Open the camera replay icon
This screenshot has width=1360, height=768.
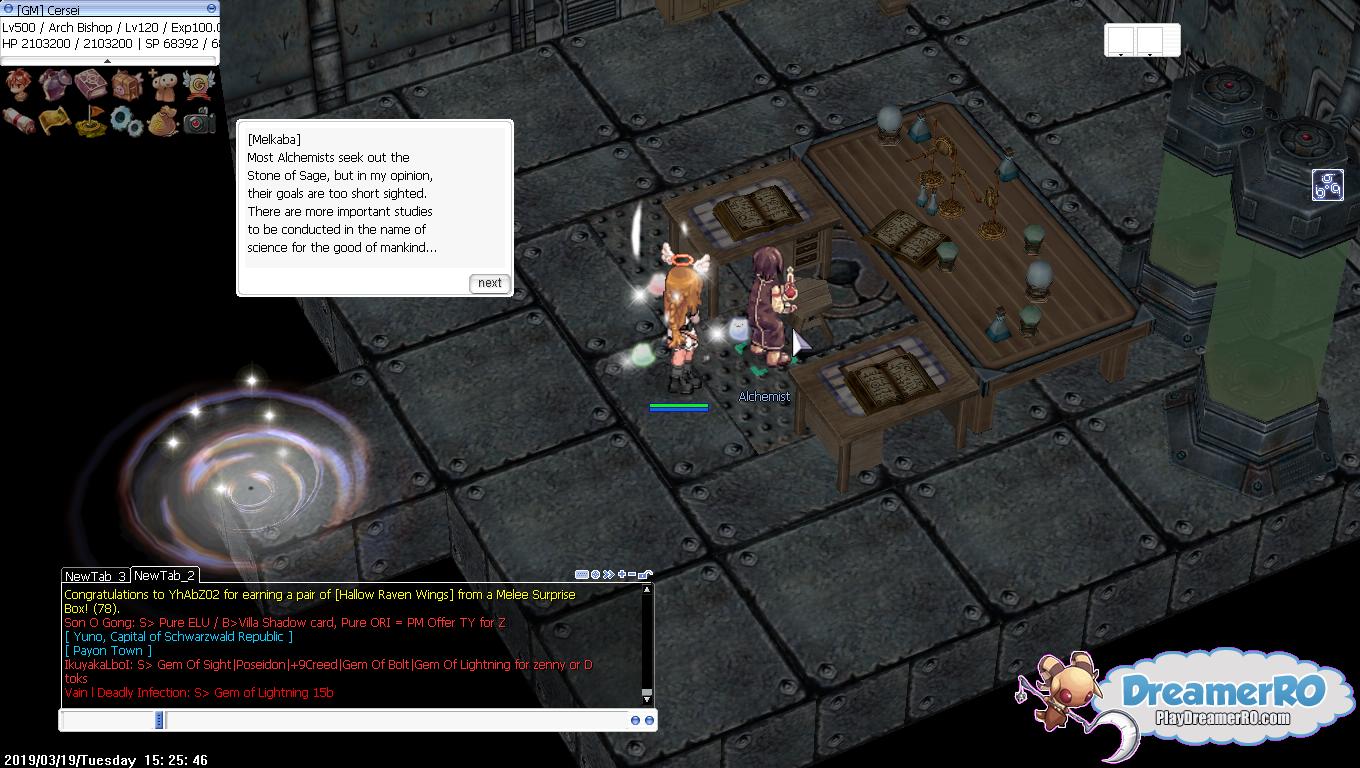[199, 121]
